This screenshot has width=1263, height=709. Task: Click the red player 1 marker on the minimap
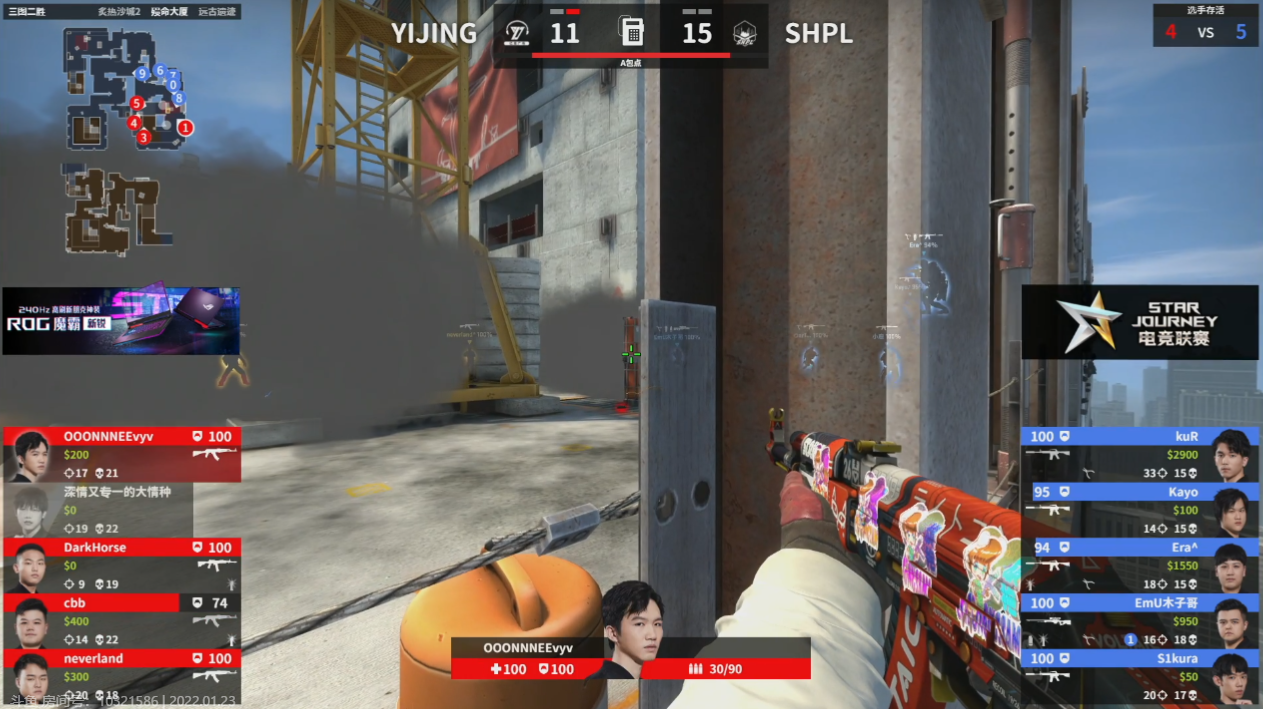pyautogui.click(x=186, y=128)
